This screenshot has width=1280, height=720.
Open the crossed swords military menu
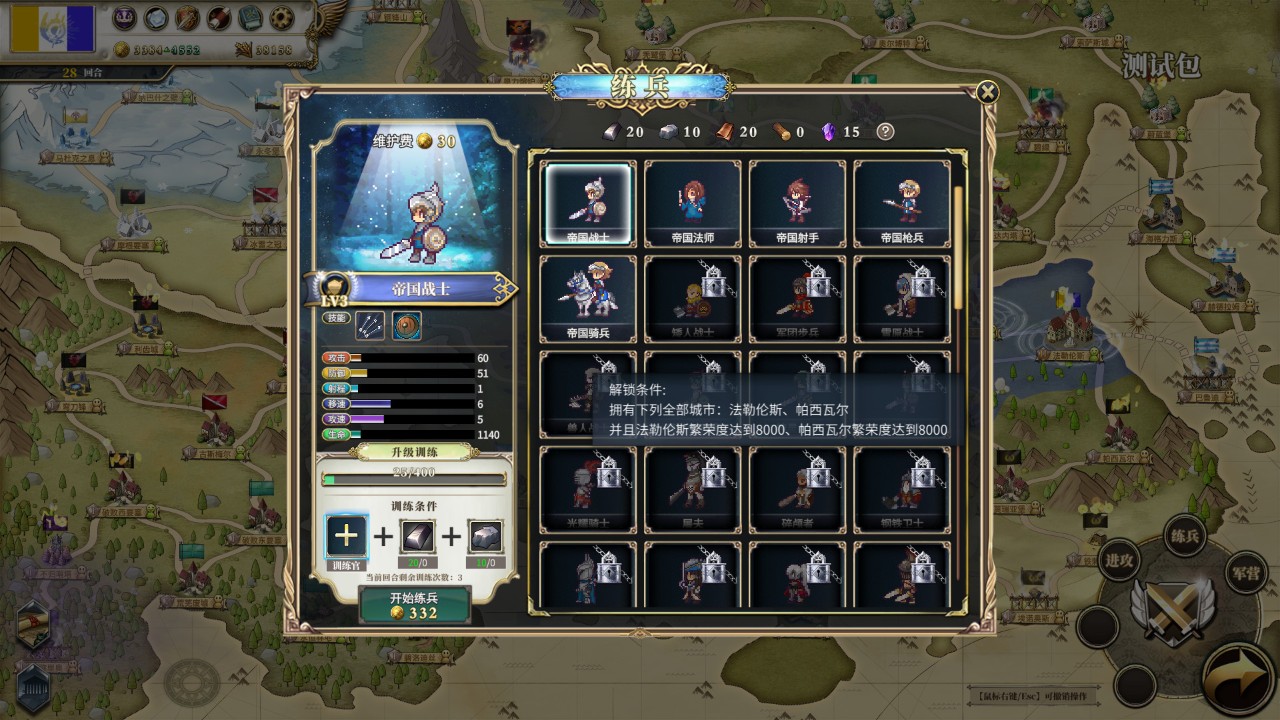coord(1172,610)
